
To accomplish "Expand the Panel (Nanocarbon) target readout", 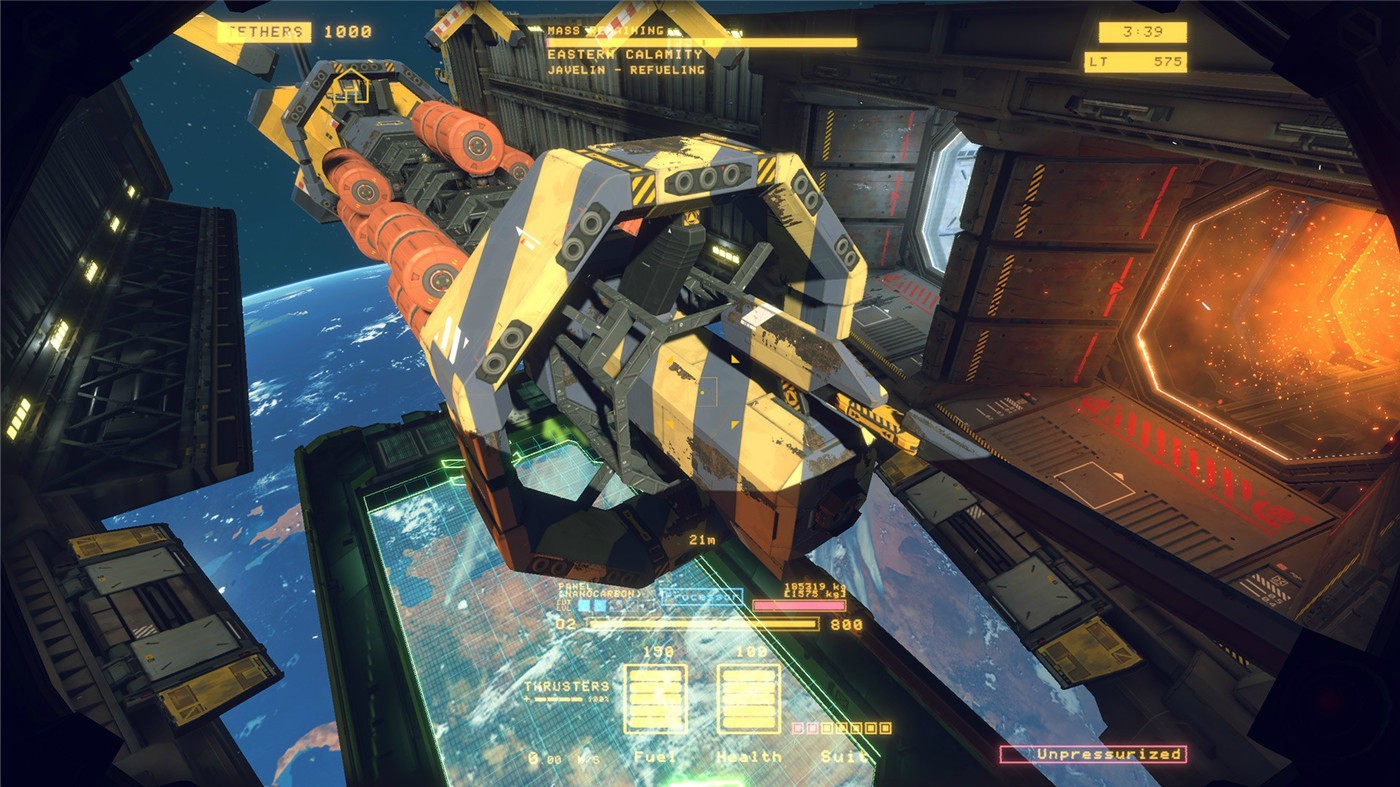I will tap(598, 589).
